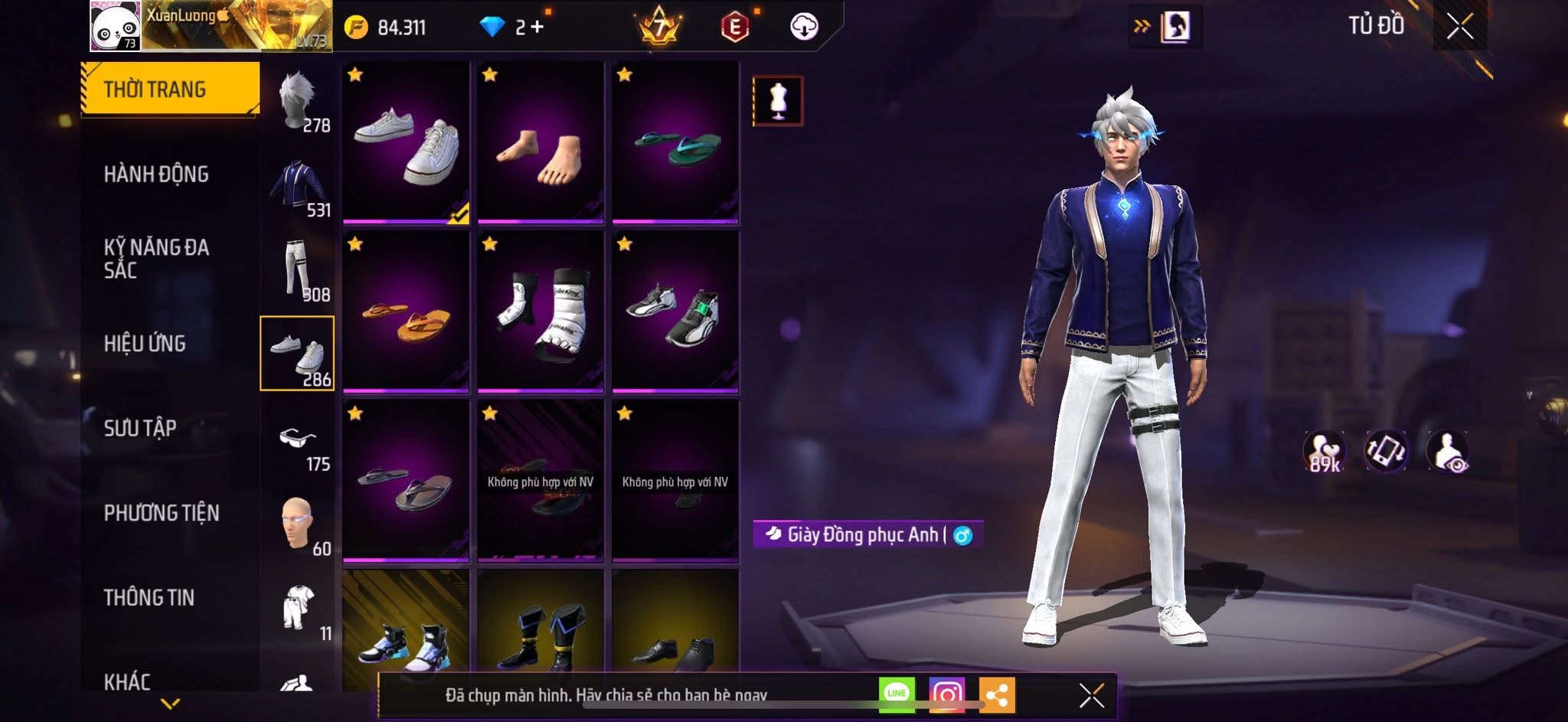Image resolution: width=1568 pixels, height=722 pixels.
Task: Dismiss the screenshot share banner
Action: click(1091, 696)
